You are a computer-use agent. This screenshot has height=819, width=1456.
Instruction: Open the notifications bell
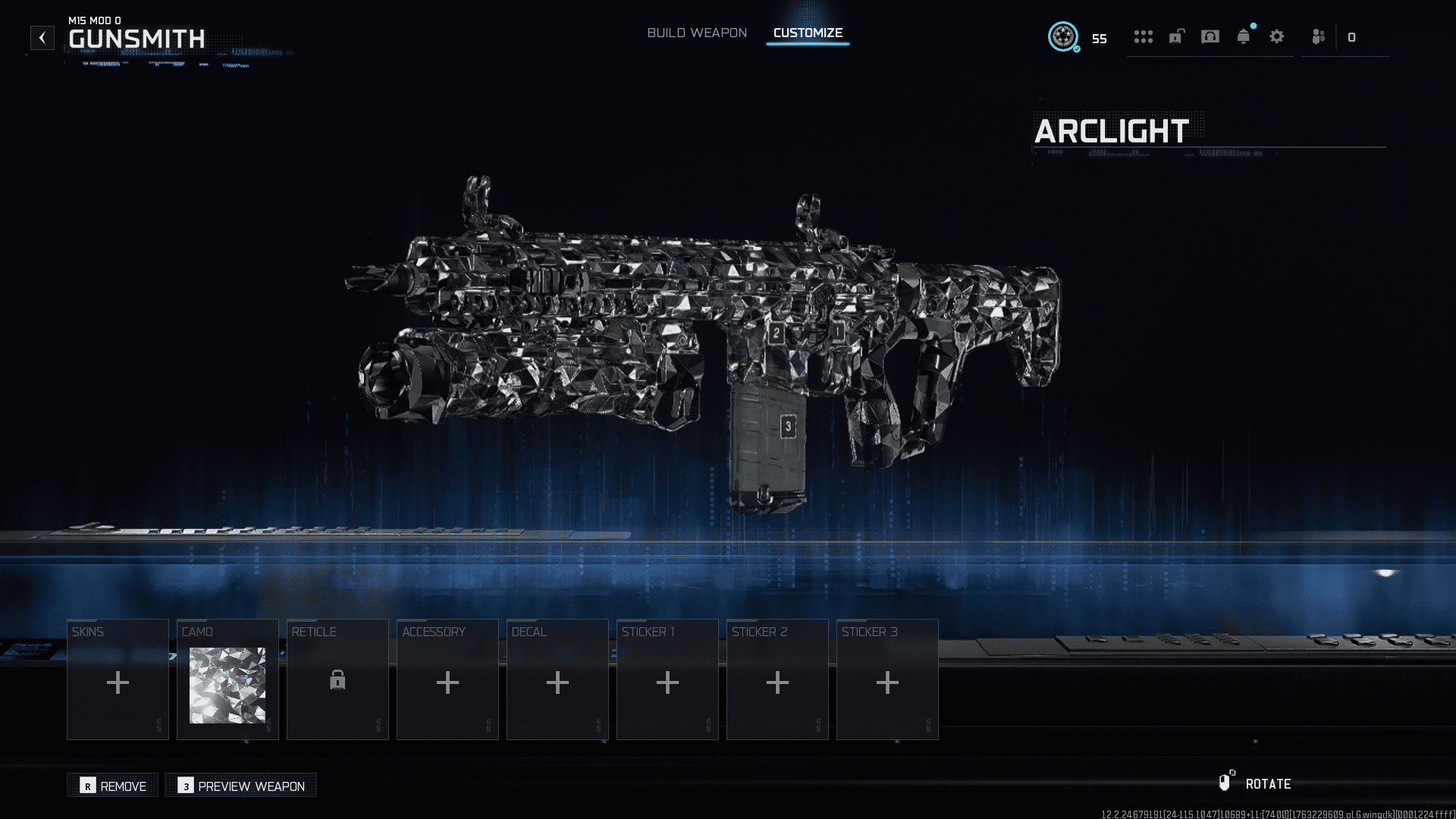tap(1244, 37)
